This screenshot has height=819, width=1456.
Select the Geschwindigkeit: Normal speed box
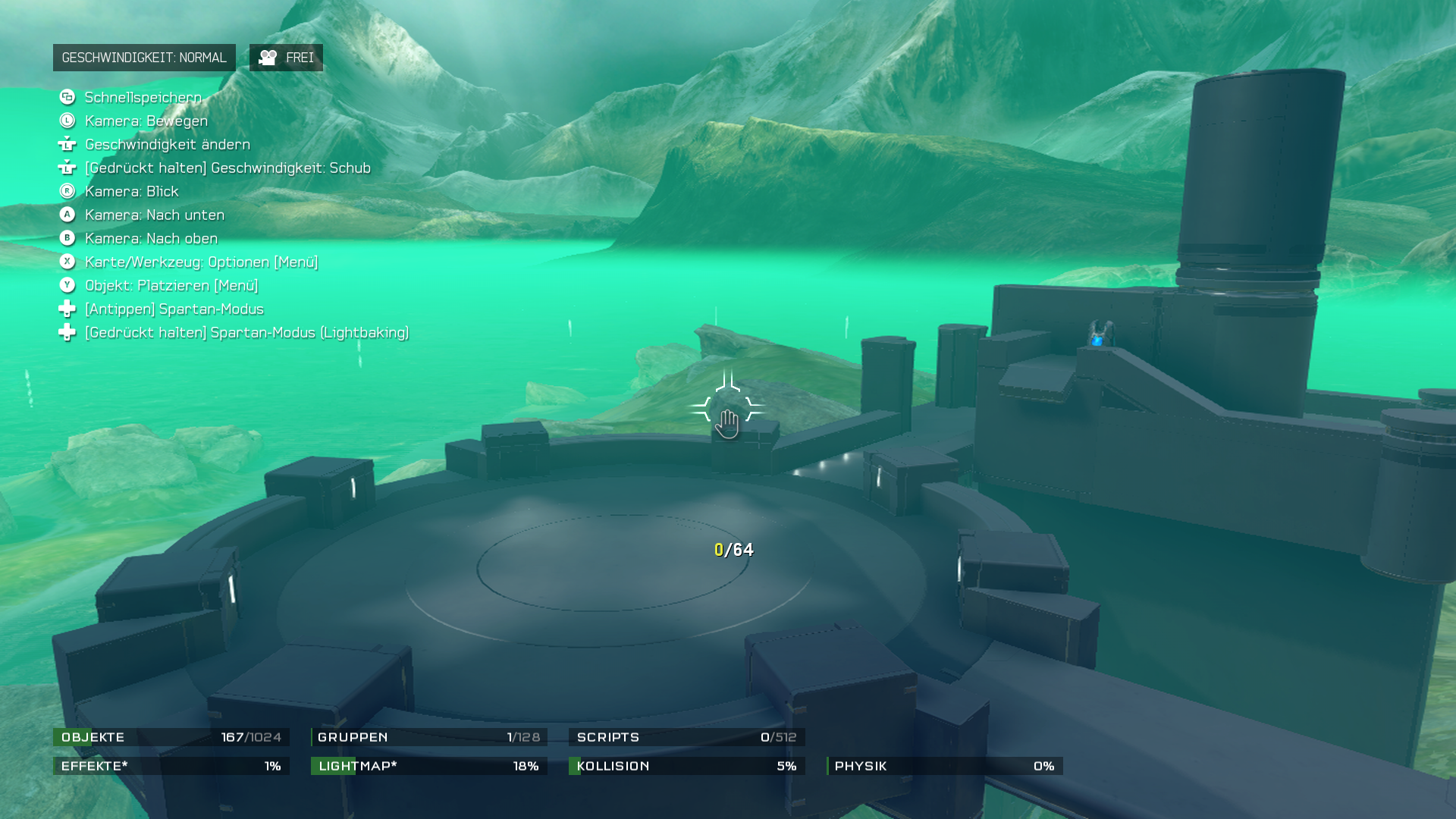[x=144, y=58]
